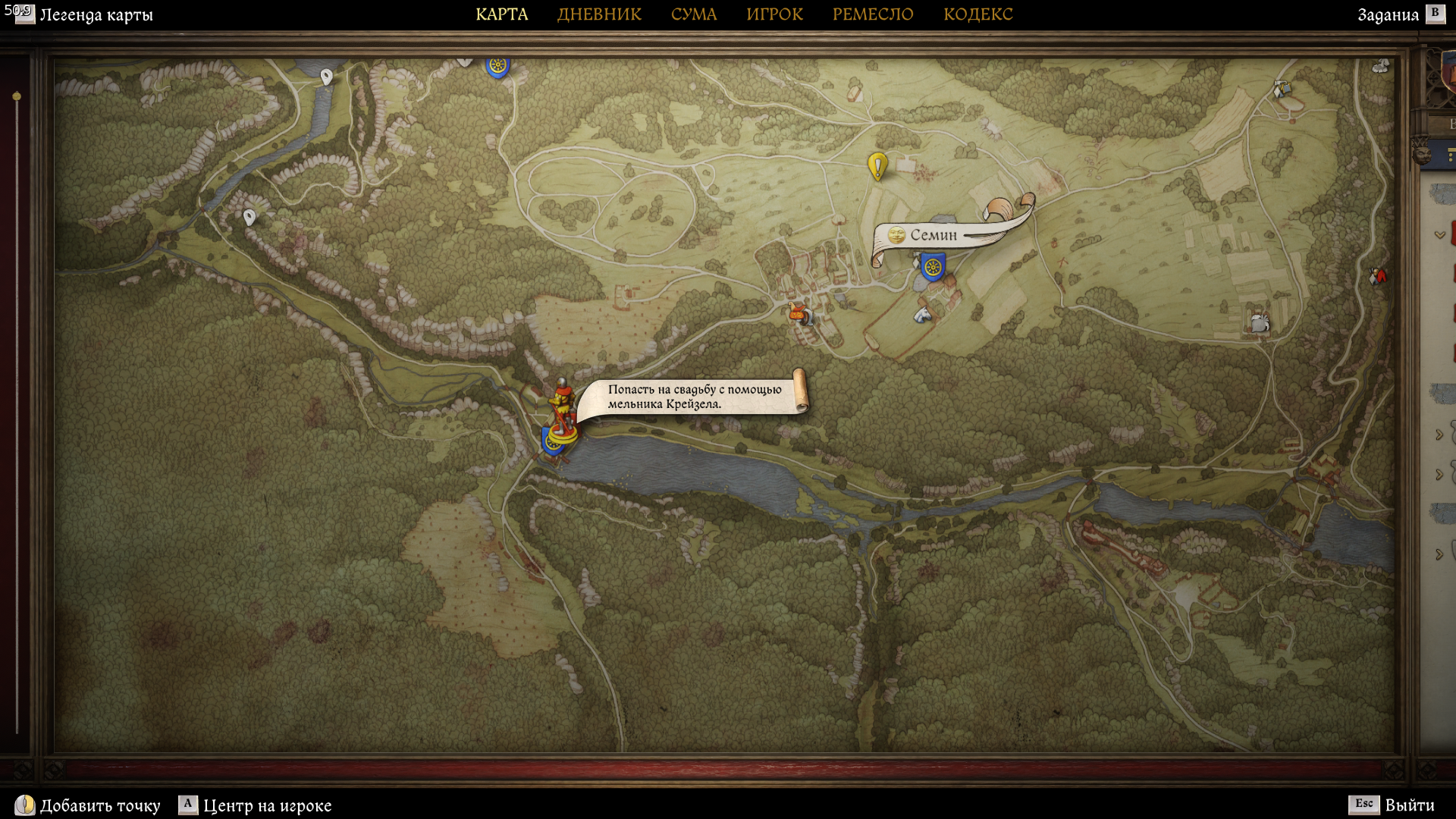Collapse the expanded quest group arrow
Screen dimensions: 1456x819
click(x=1439, y=235)
